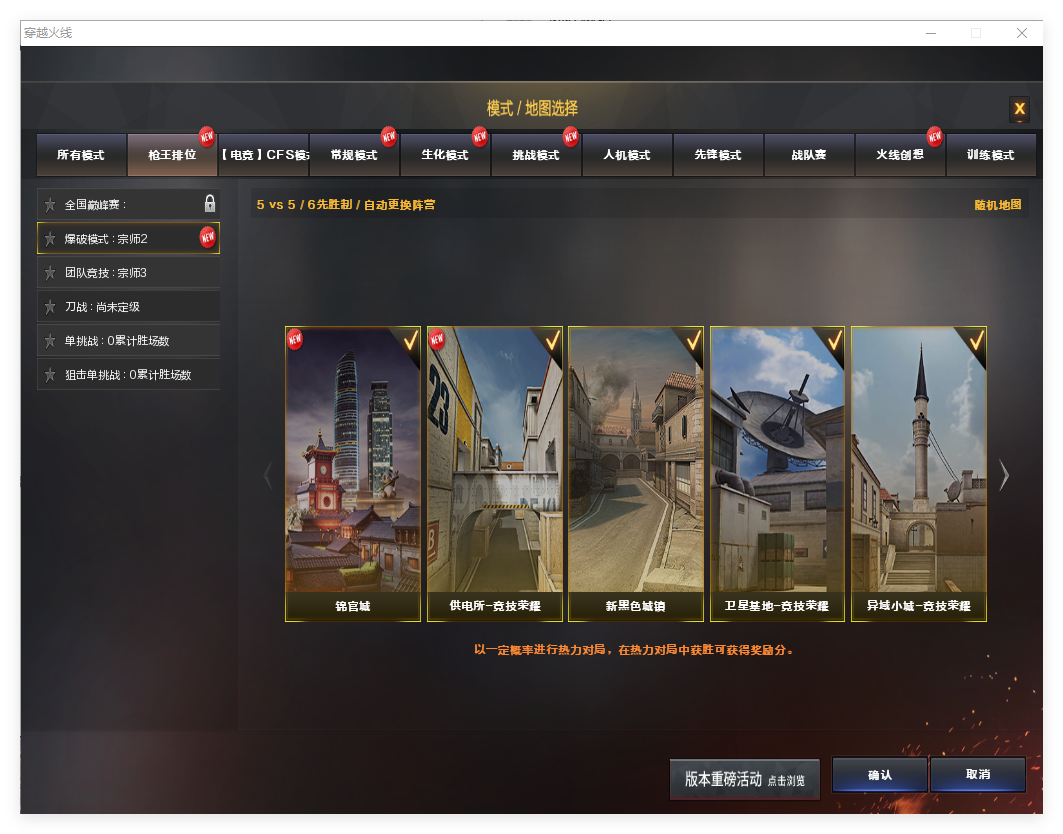Switch to the 所有模式 tab
The width and height of the screenshot is (1063, 834).
[81, 155]
